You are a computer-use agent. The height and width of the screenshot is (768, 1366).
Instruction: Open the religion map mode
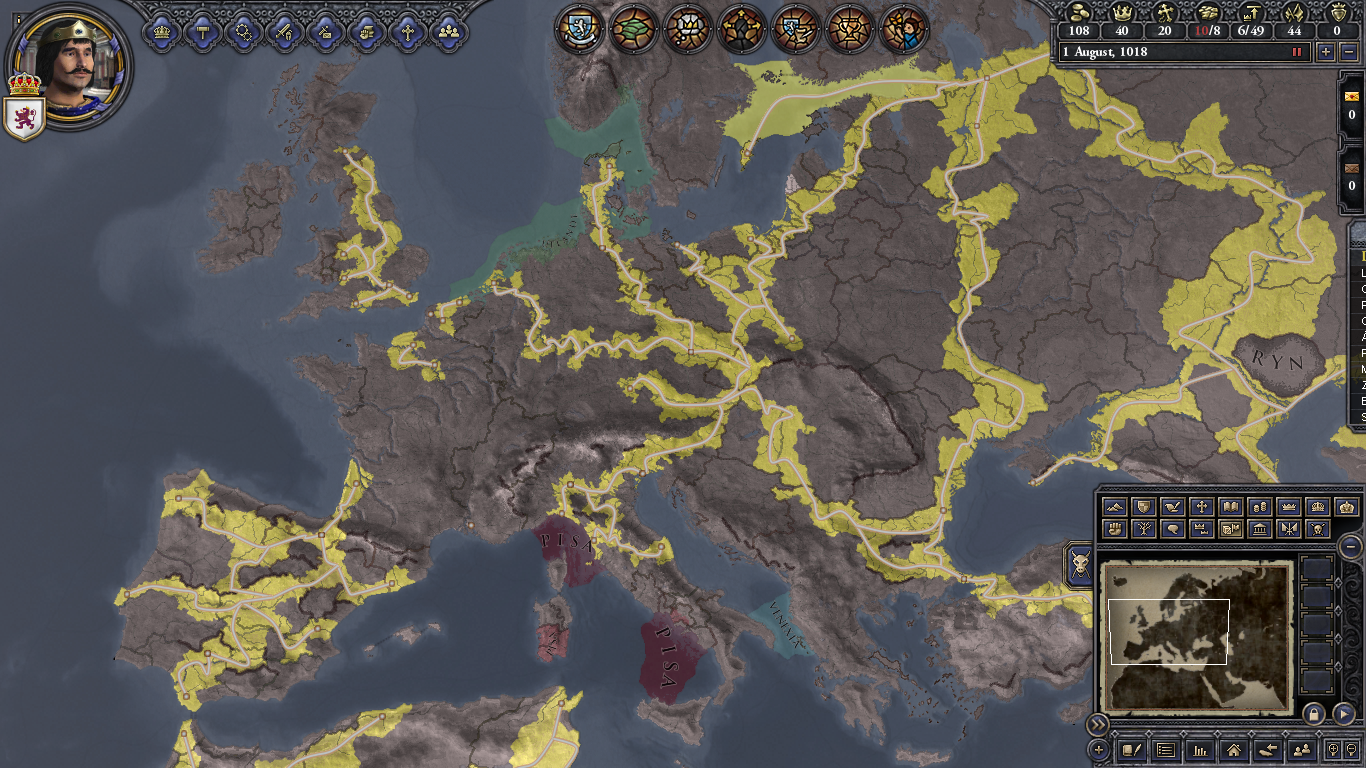point(1202,507)
